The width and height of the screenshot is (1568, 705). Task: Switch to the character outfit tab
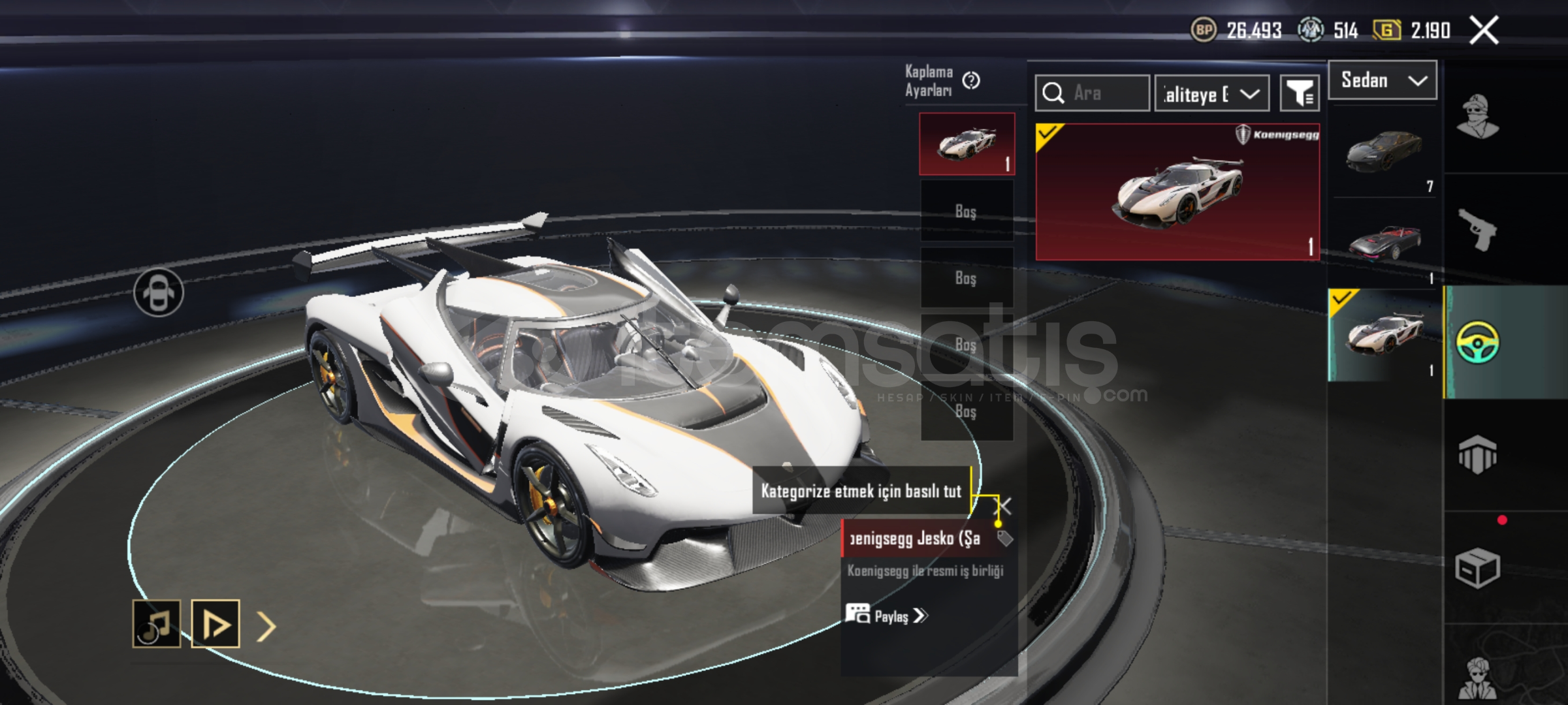(x=1477, y=117)
